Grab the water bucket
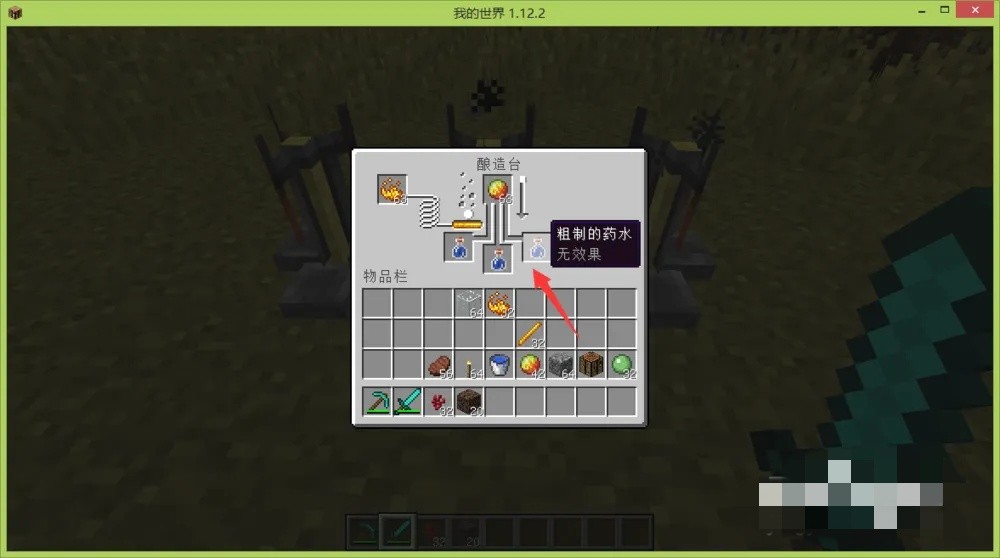1000x558 pixels. coord(499,364)
